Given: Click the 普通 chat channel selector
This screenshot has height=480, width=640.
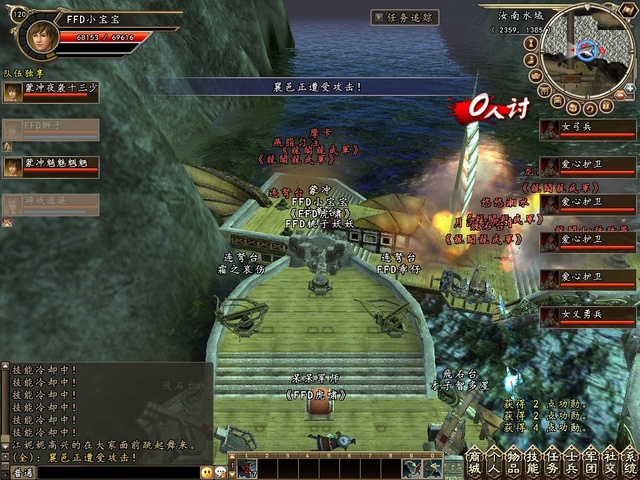Looking at the screenshot, I should pos(18,472).
